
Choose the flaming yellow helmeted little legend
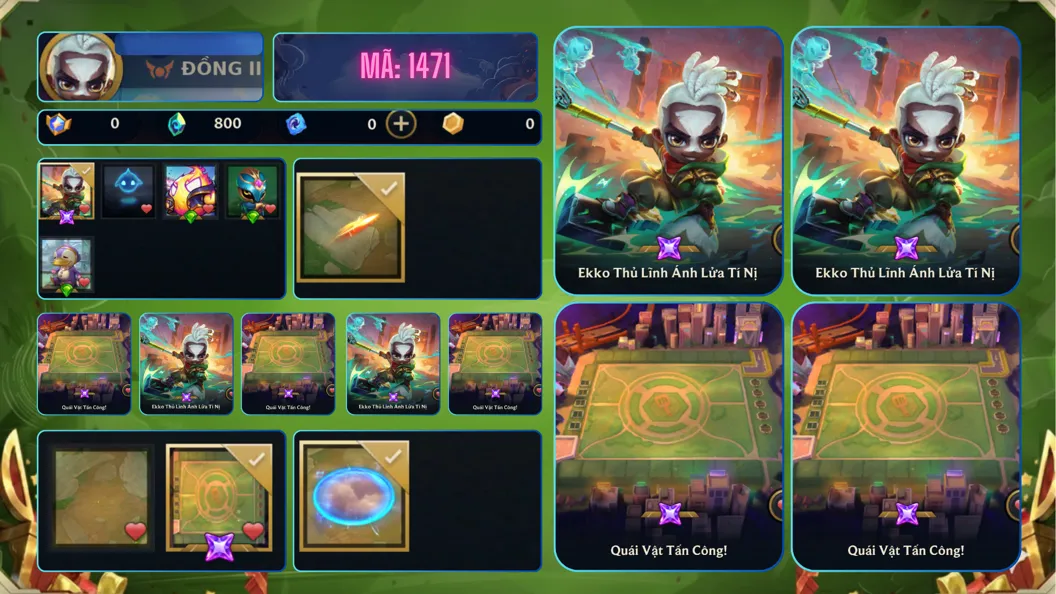coord(191,192)
